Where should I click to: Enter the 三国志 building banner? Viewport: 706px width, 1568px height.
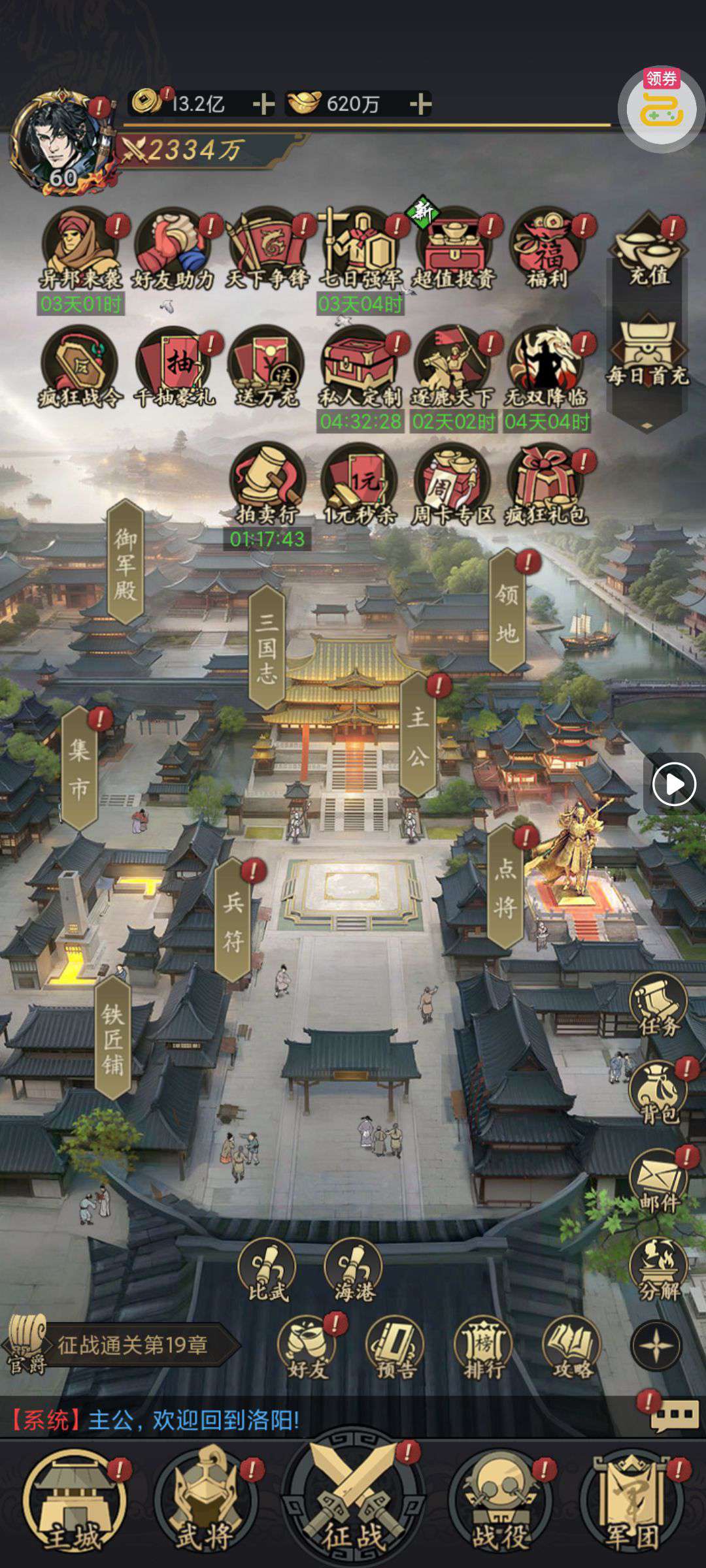click(x=266, y=647)
